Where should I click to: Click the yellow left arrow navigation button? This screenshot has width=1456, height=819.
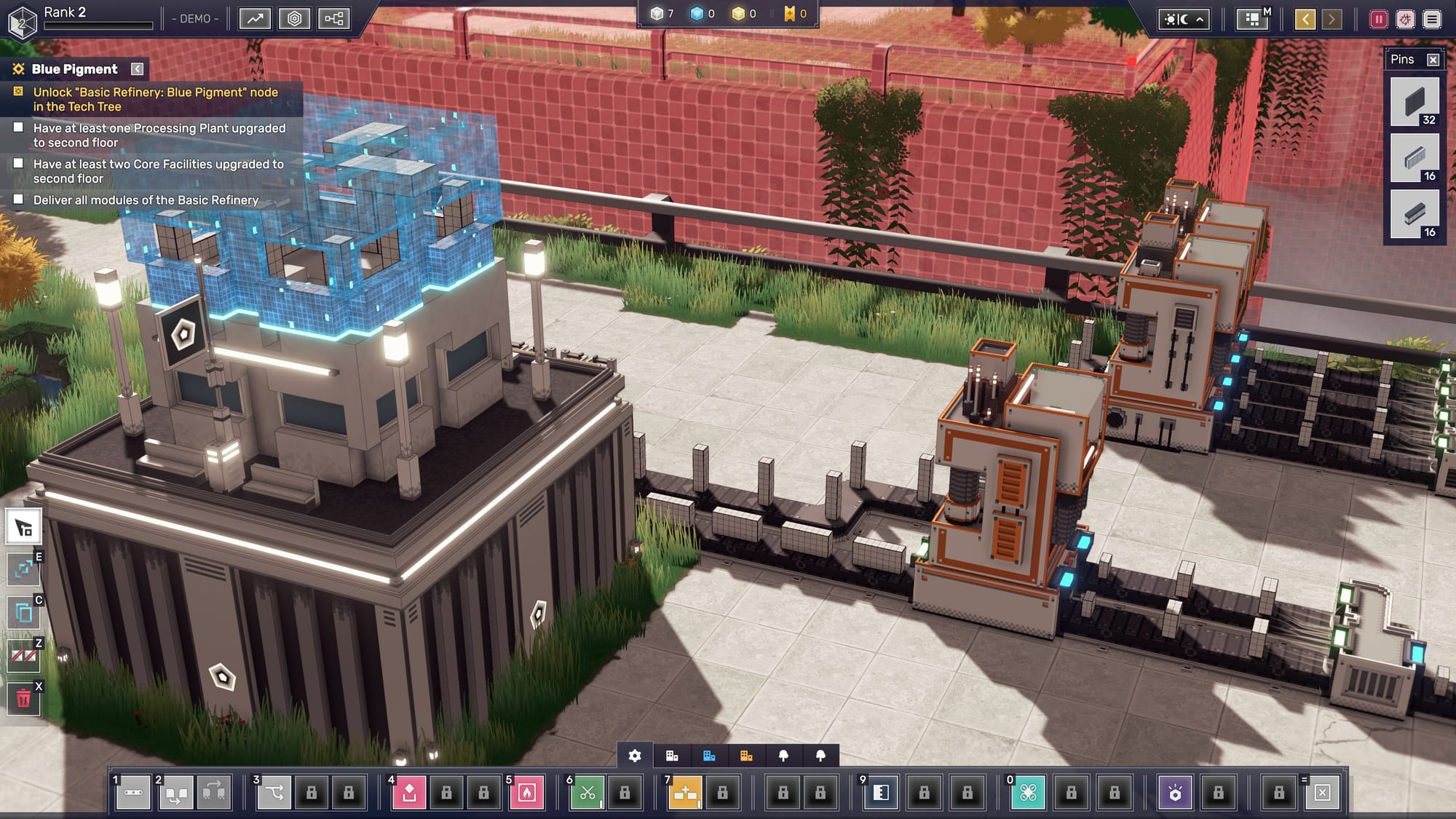[x=1305, y=19]
